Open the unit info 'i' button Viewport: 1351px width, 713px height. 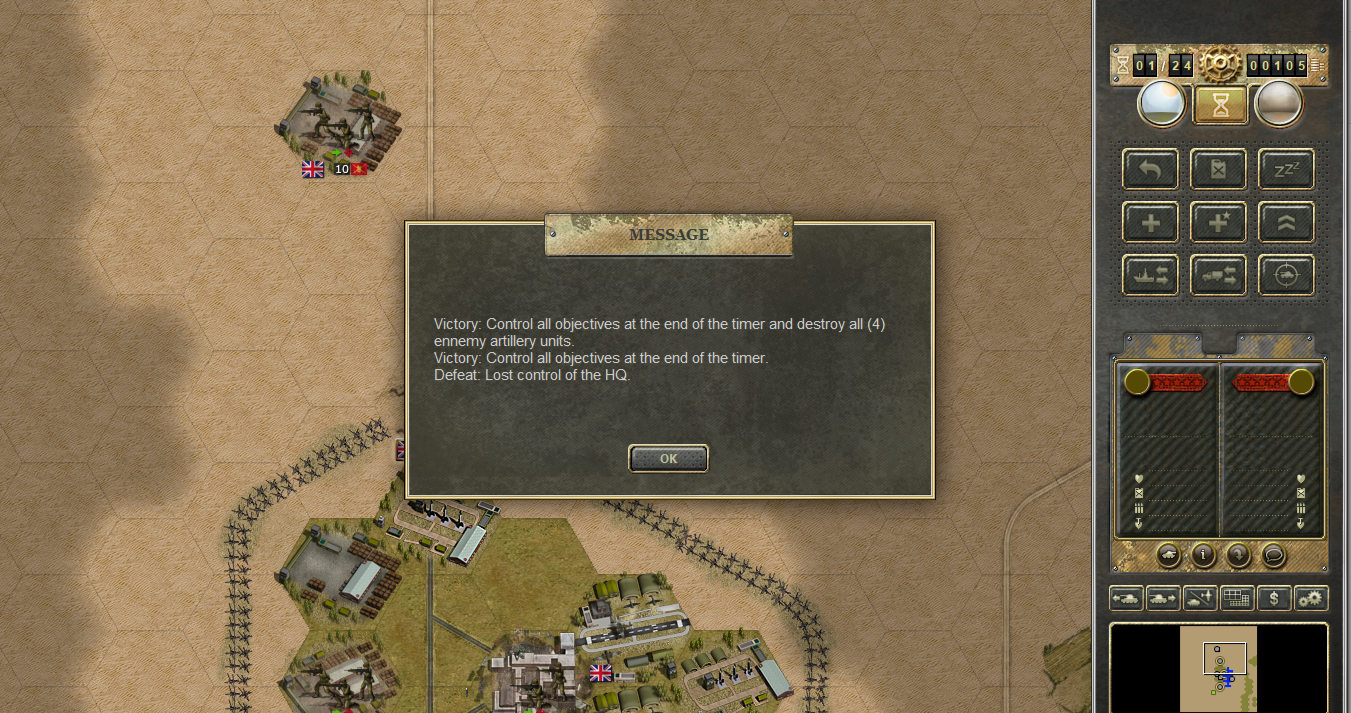1202,554
